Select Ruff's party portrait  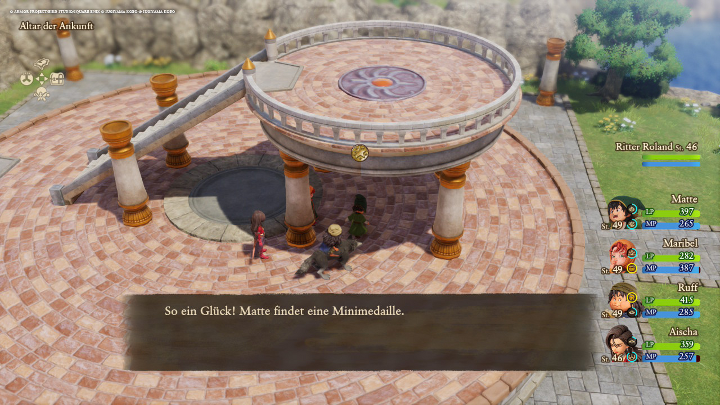[623, 299]
